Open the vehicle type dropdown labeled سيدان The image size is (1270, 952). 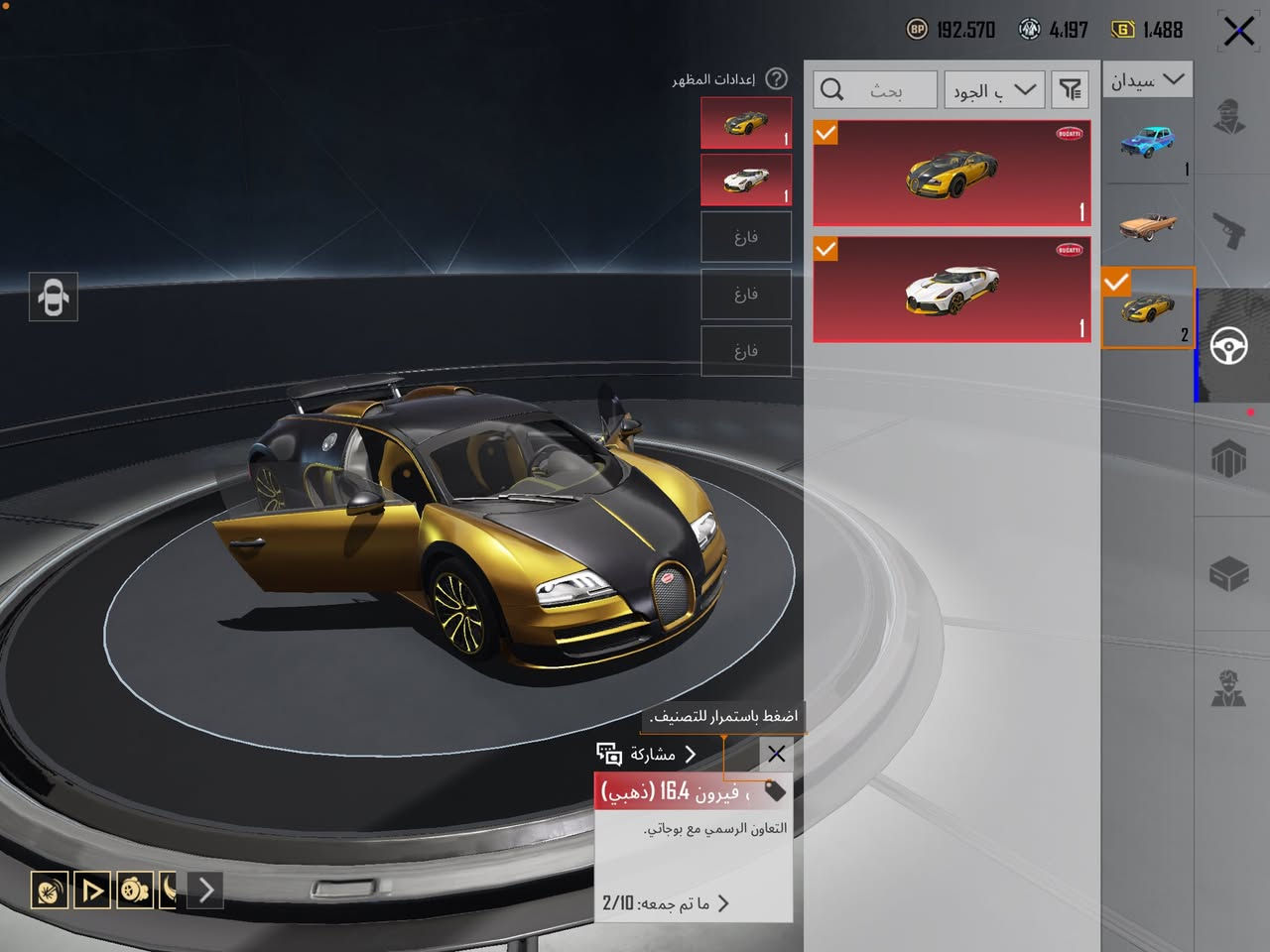tap(1147, 80)
